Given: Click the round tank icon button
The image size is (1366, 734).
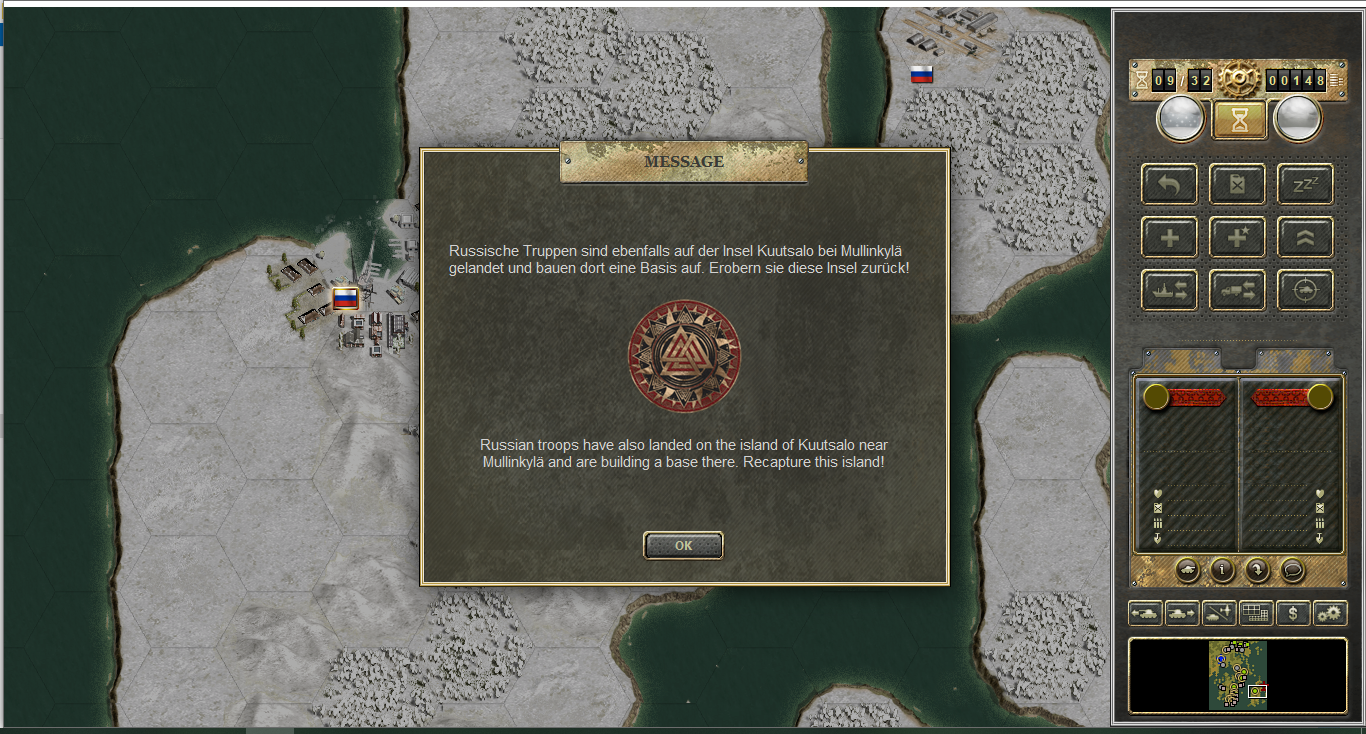Looking at the screenshot, I should coord(1187,570).
